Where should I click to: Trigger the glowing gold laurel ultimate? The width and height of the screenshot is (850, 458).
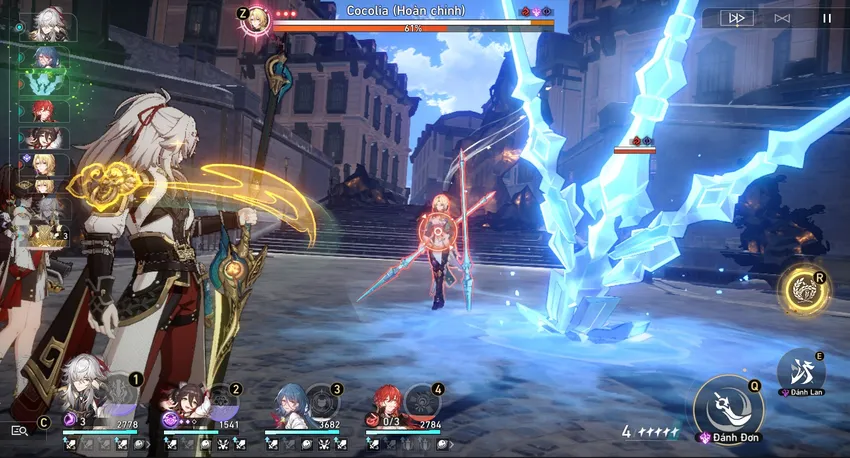(803, 289)
